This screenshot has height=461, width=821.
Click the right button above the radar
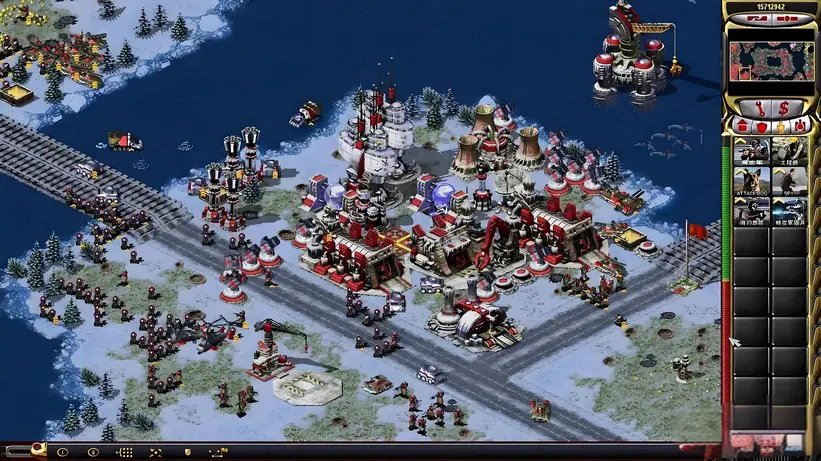tap(786, 19)
